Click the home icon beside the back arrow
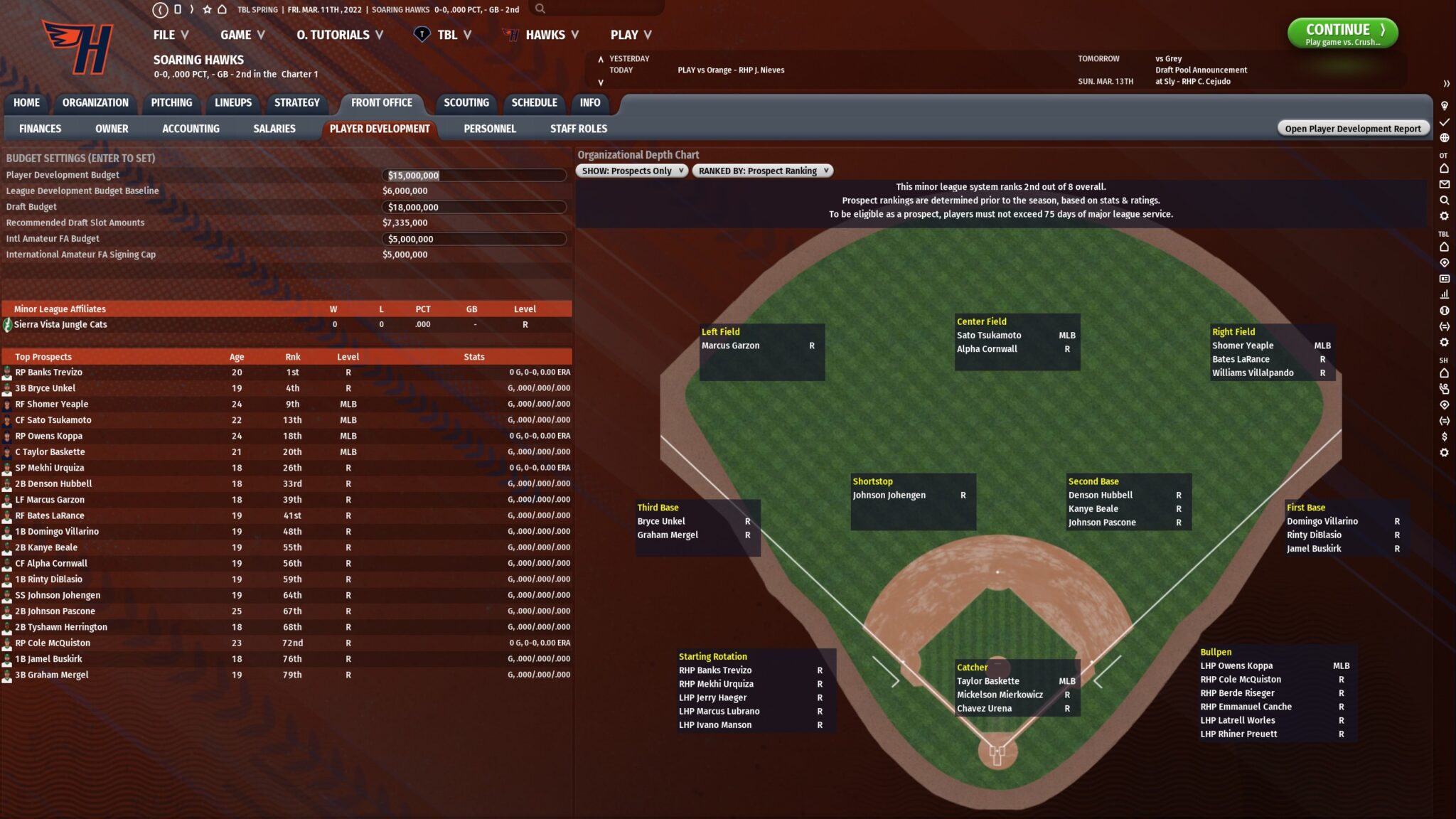Viewport: 1456px width, 819px height. [222, 9]
